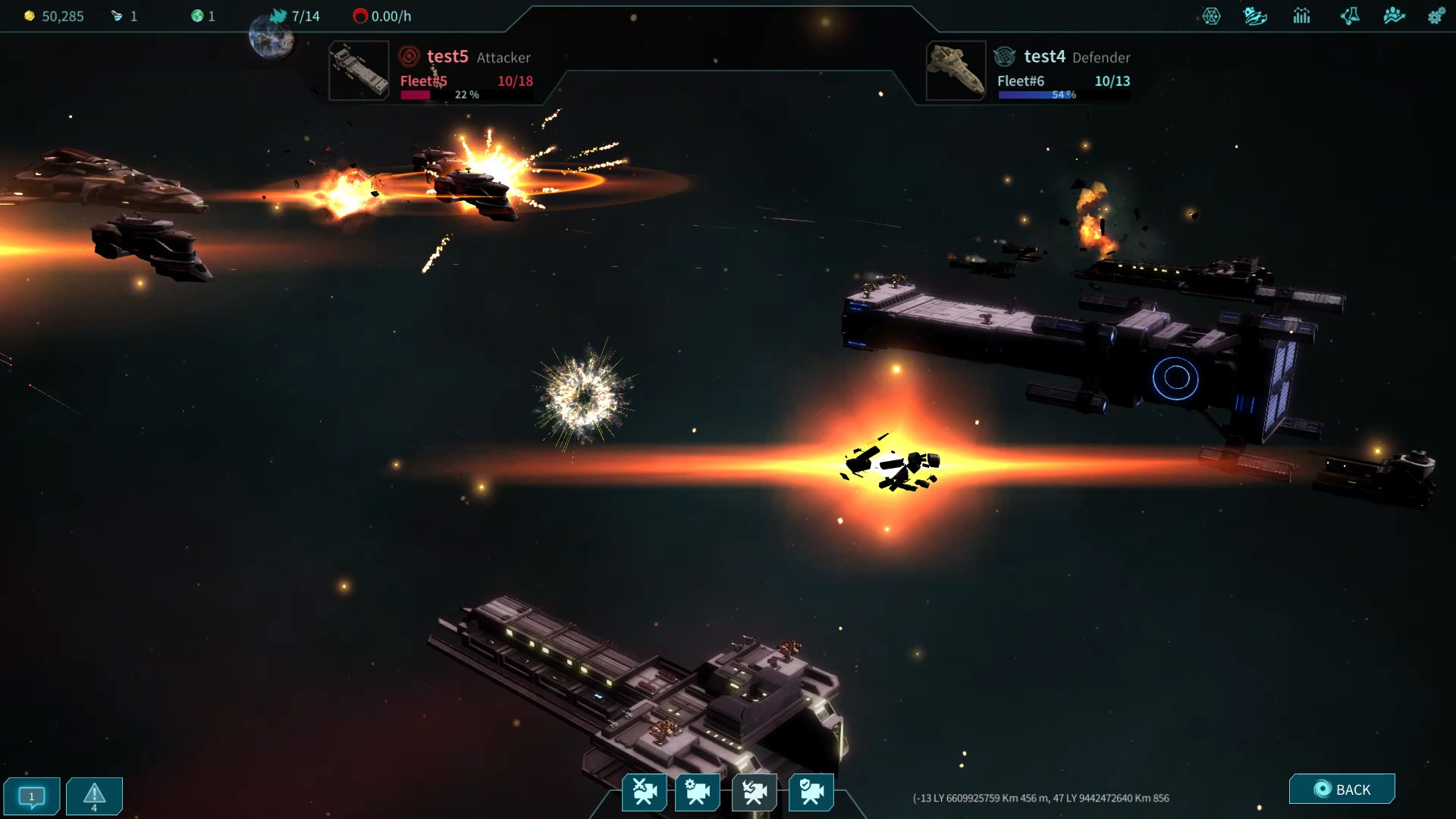Choose the gear camera view button
The width and height of the screenshot is (1456, 819).
pos(698,792)
